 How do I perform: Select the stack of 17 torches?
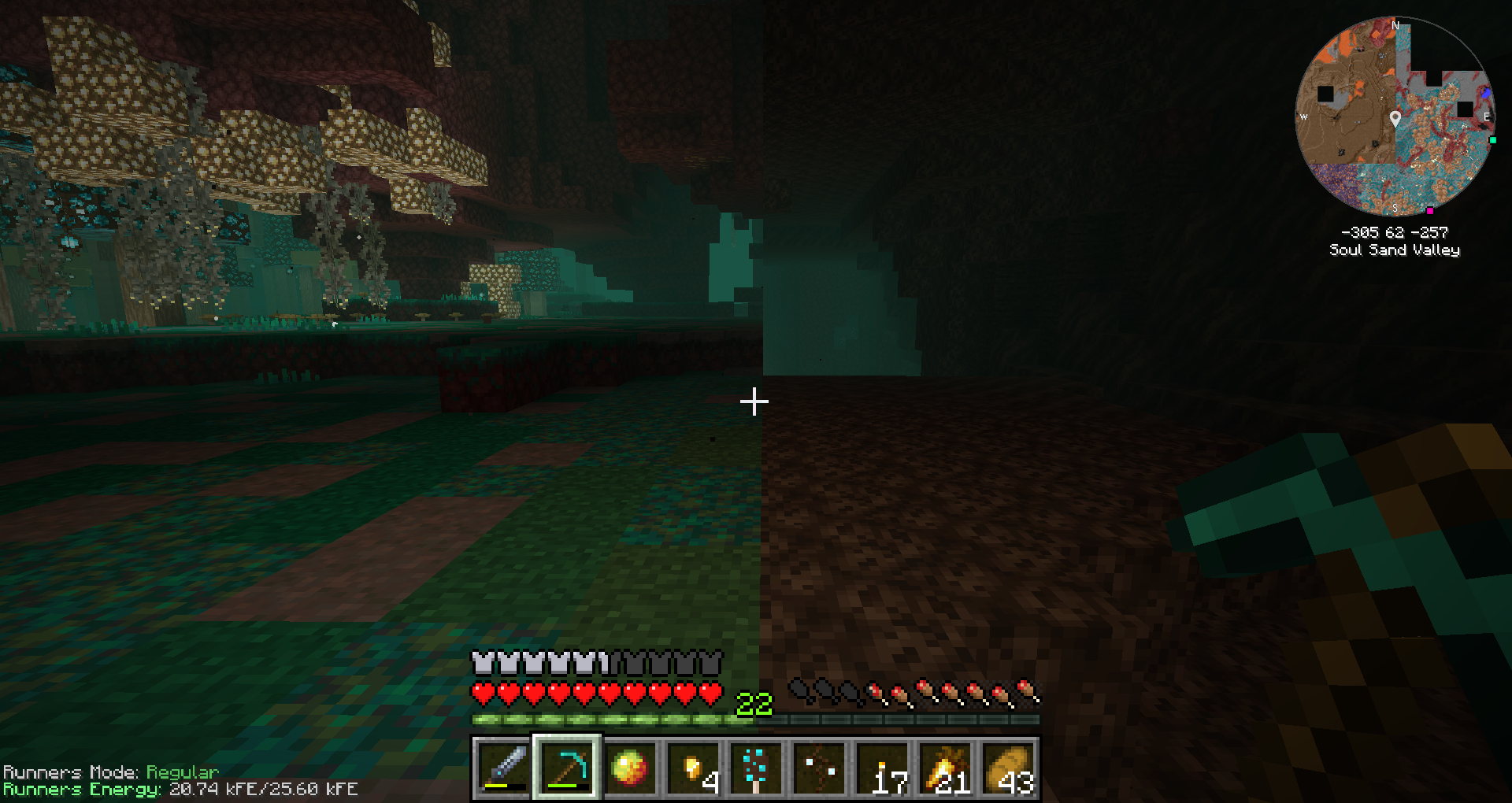click(x=882, y=768)
